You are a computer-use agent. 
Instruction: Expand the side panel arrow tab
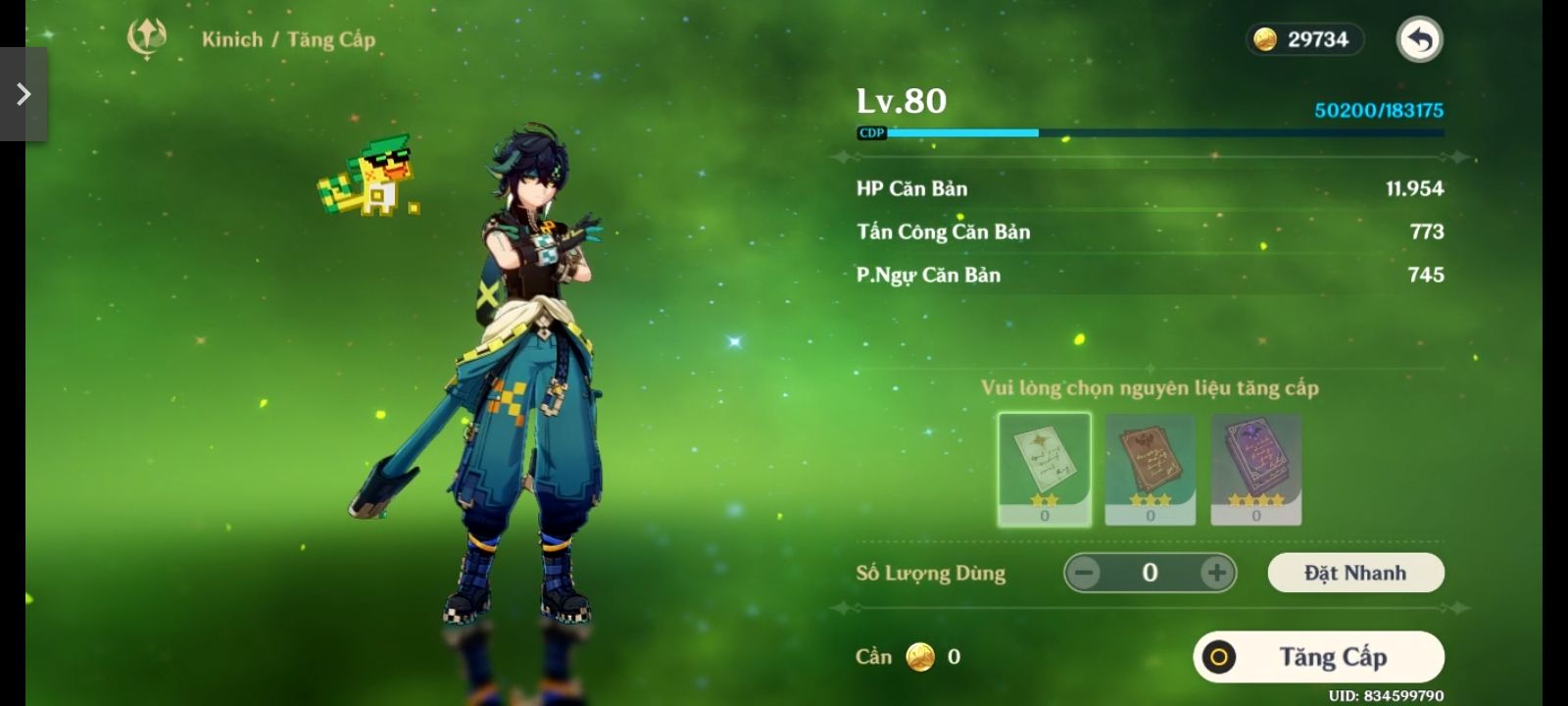point(24,94)
